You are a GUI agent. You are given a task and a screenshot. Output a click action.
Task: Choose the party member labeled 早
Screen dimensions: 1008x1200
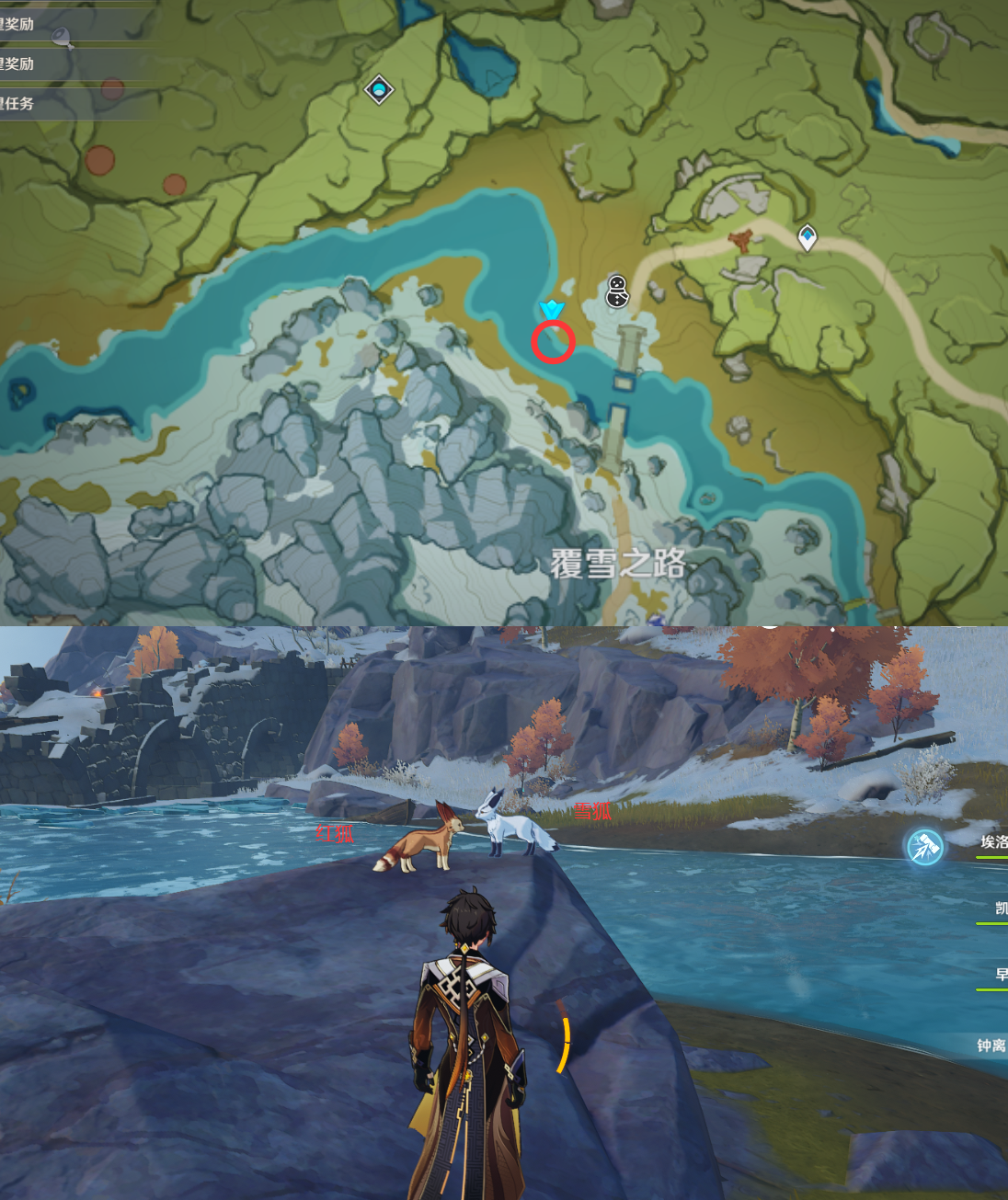1001,975
